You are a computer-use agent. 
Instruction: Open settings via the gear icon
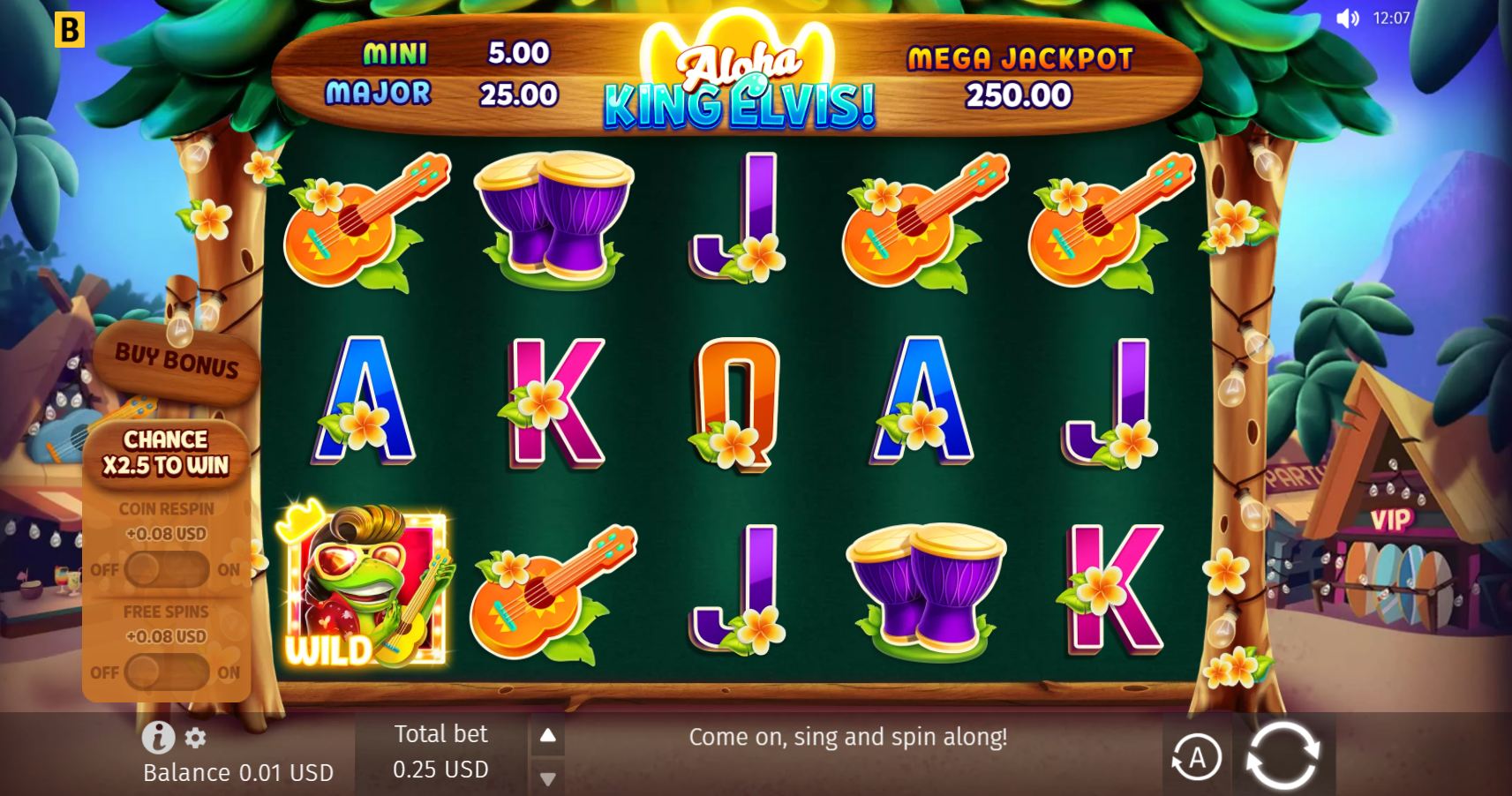pos(196,738)
